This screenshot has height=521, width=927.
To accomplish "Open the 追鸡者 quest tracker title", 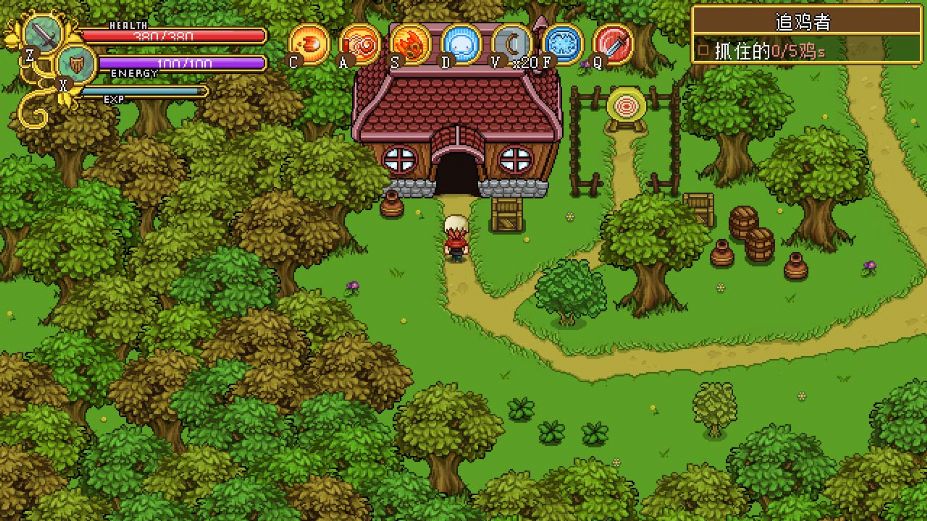I will click(x=805, y=20).
